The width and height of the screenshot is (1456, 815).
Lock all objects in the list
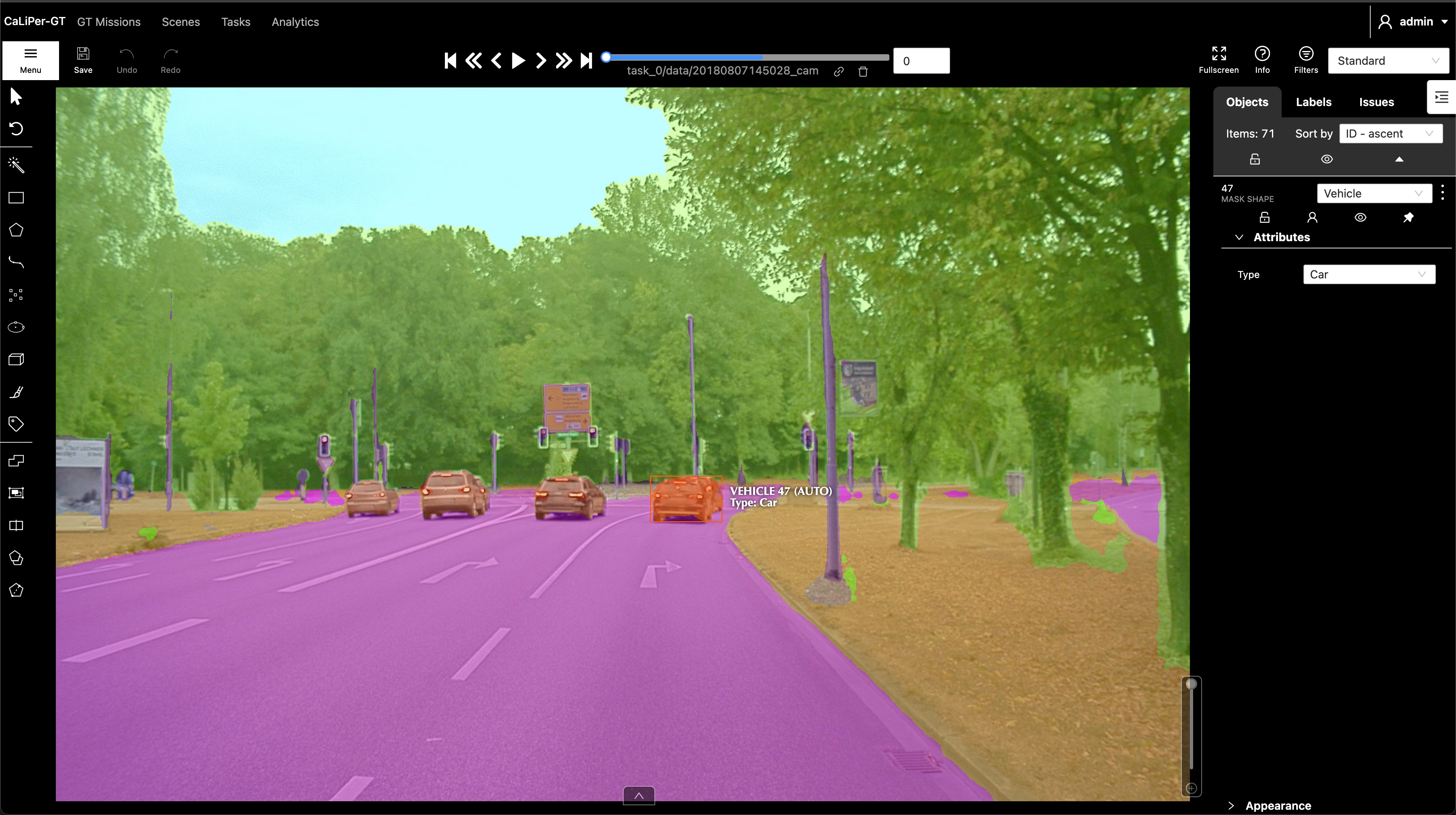[x=1255, y=159]
